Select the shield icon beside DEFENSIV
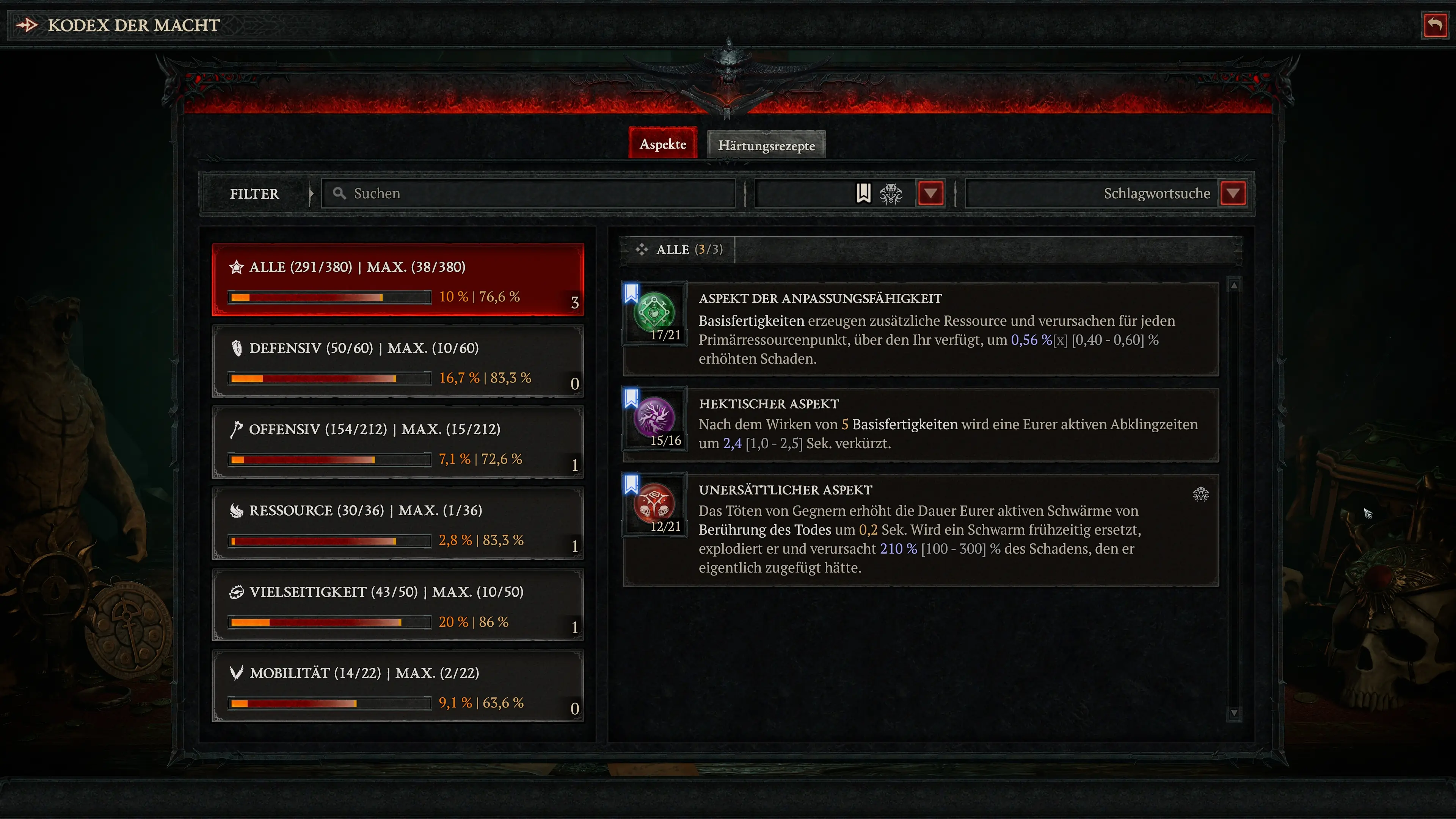The height and width of the screenshot is (819, 1456). tap(236, 348)
